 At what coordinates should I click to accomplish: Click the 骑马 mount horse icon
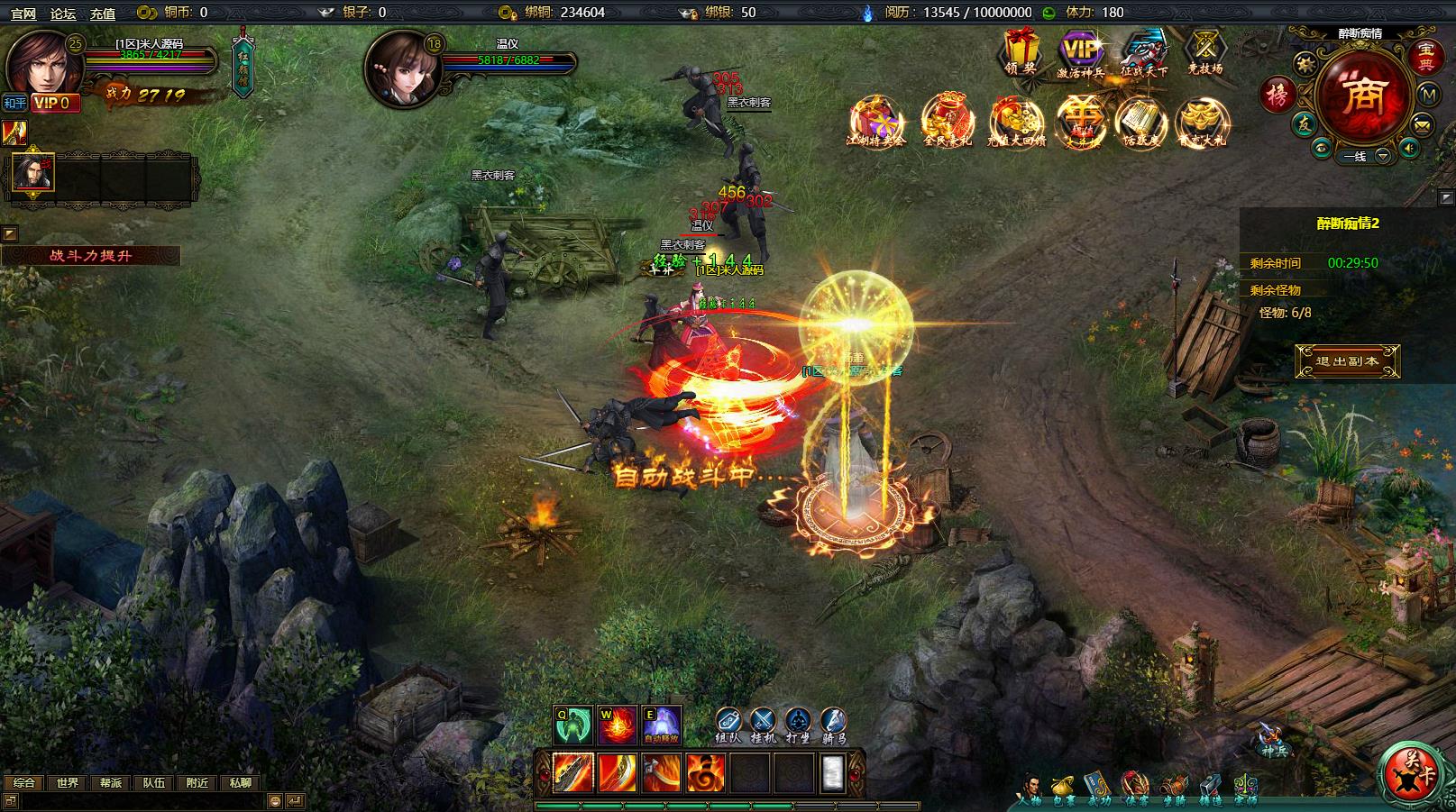(833, 723)
